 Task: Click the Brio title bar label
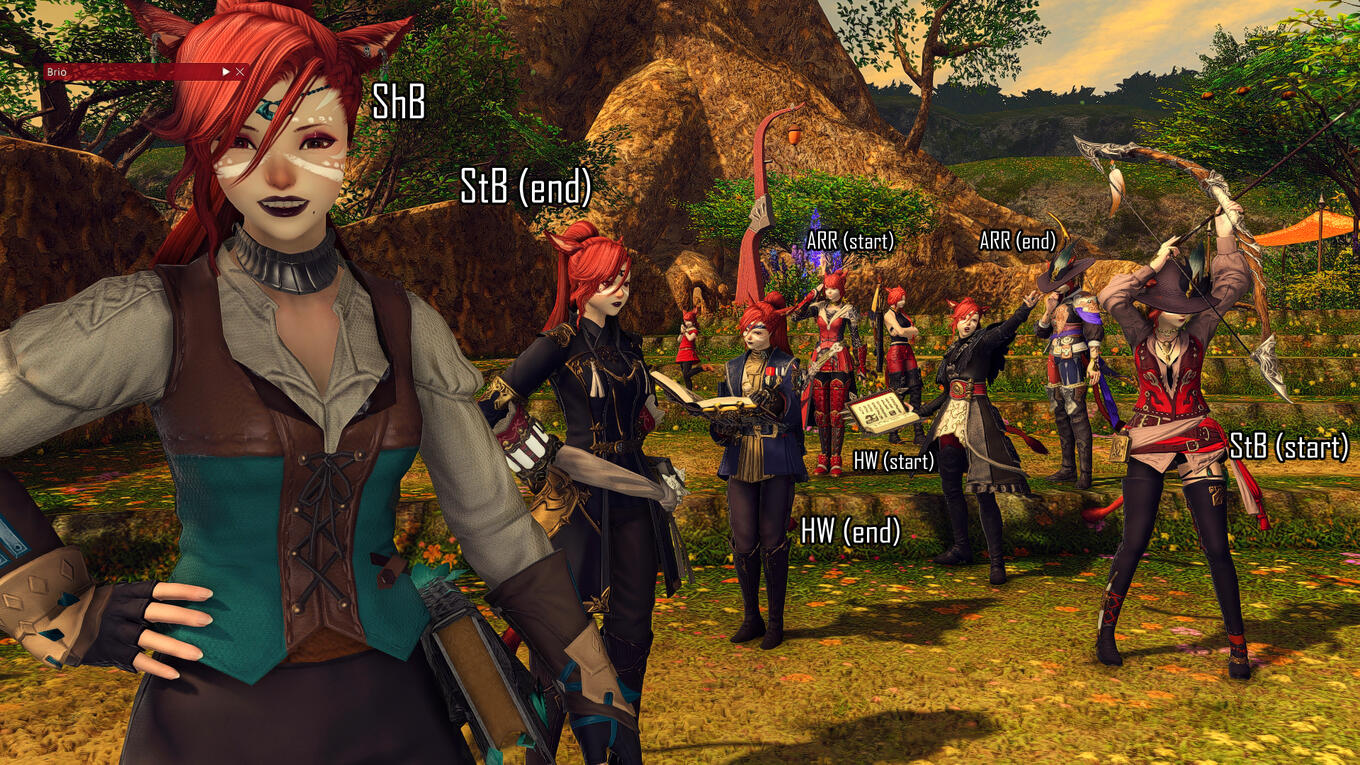[56, 72]
